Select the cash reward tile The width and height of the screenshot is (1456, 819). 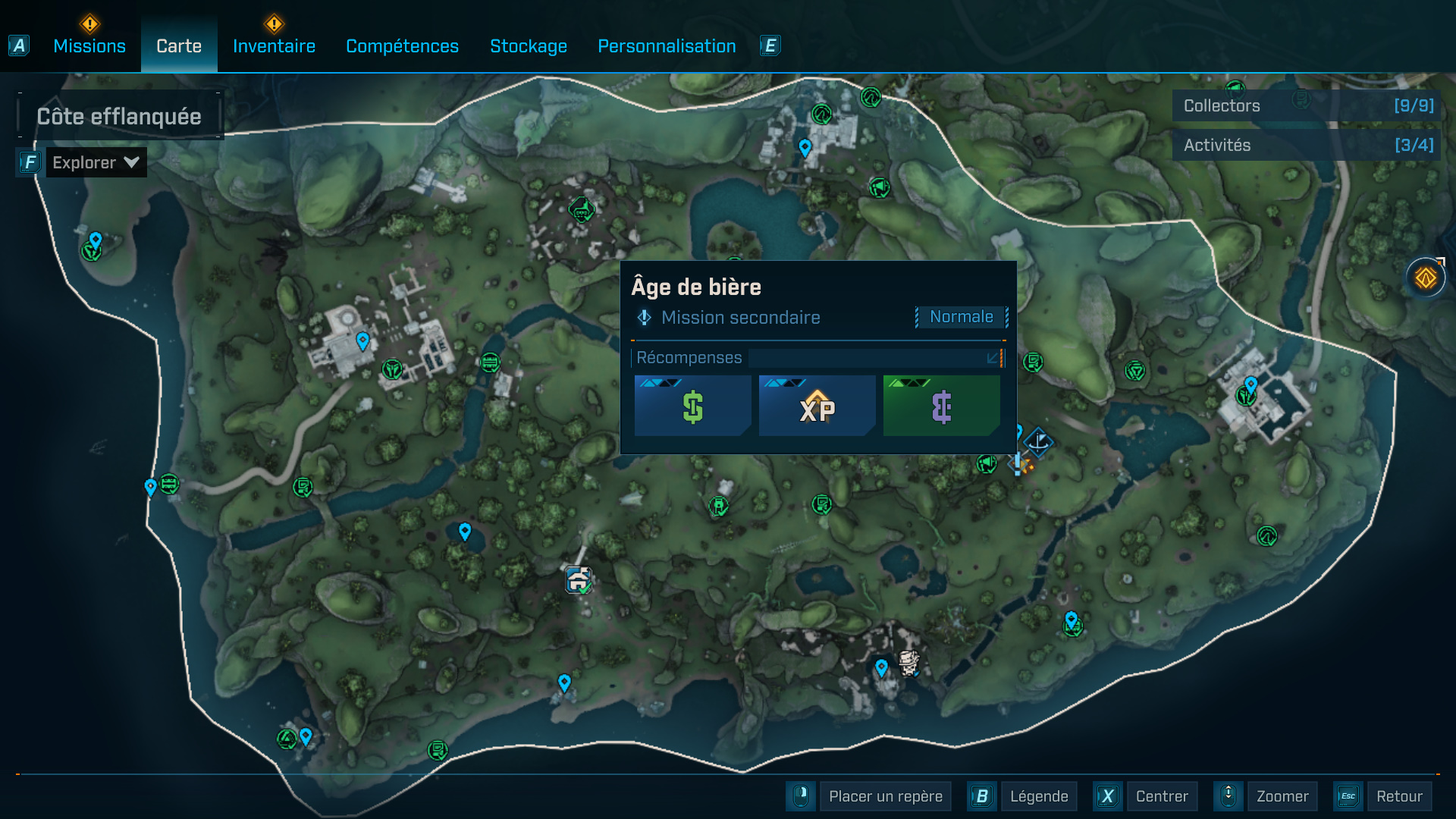point(692,406)
